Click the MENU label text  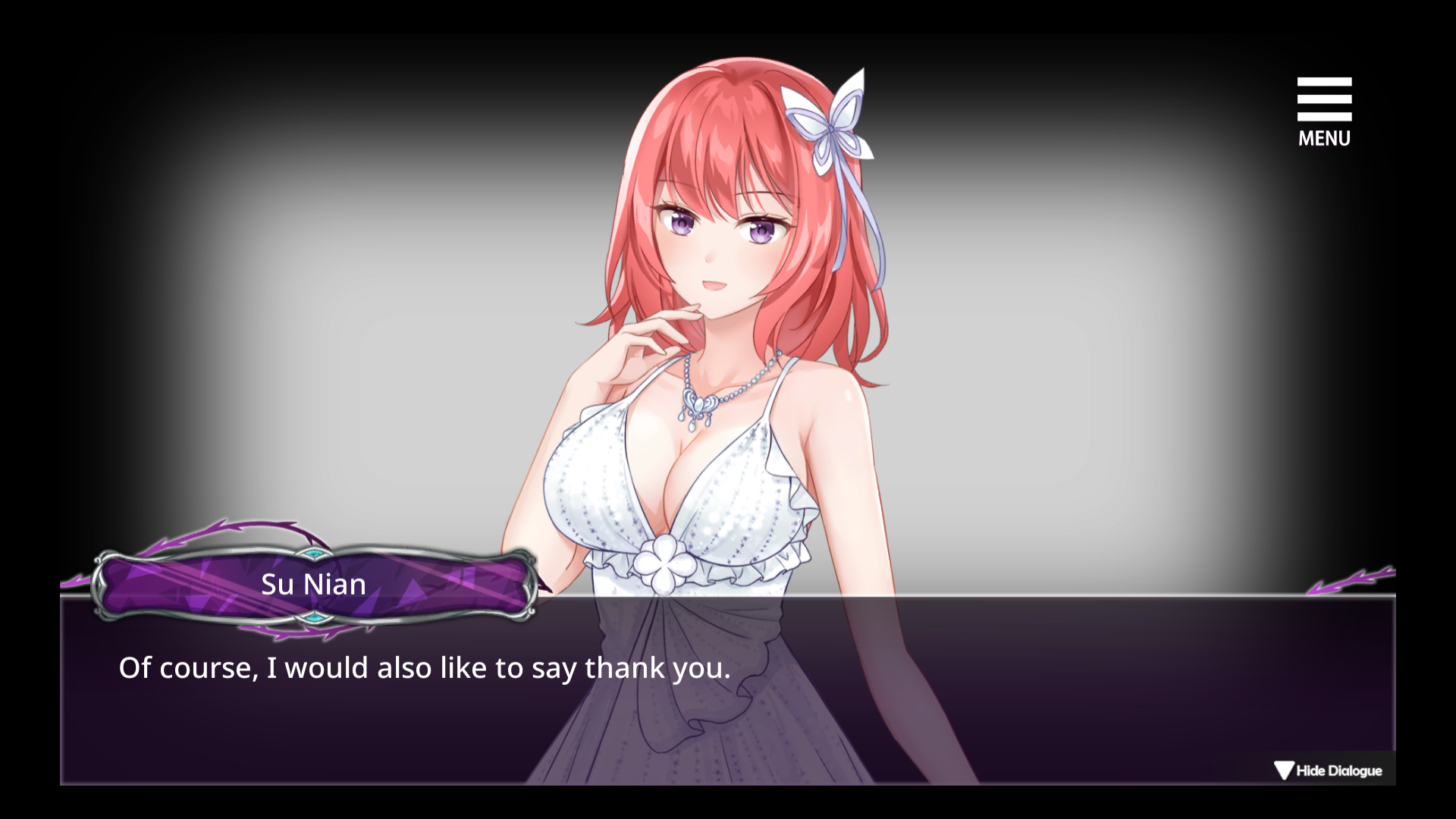[1324, 138]
